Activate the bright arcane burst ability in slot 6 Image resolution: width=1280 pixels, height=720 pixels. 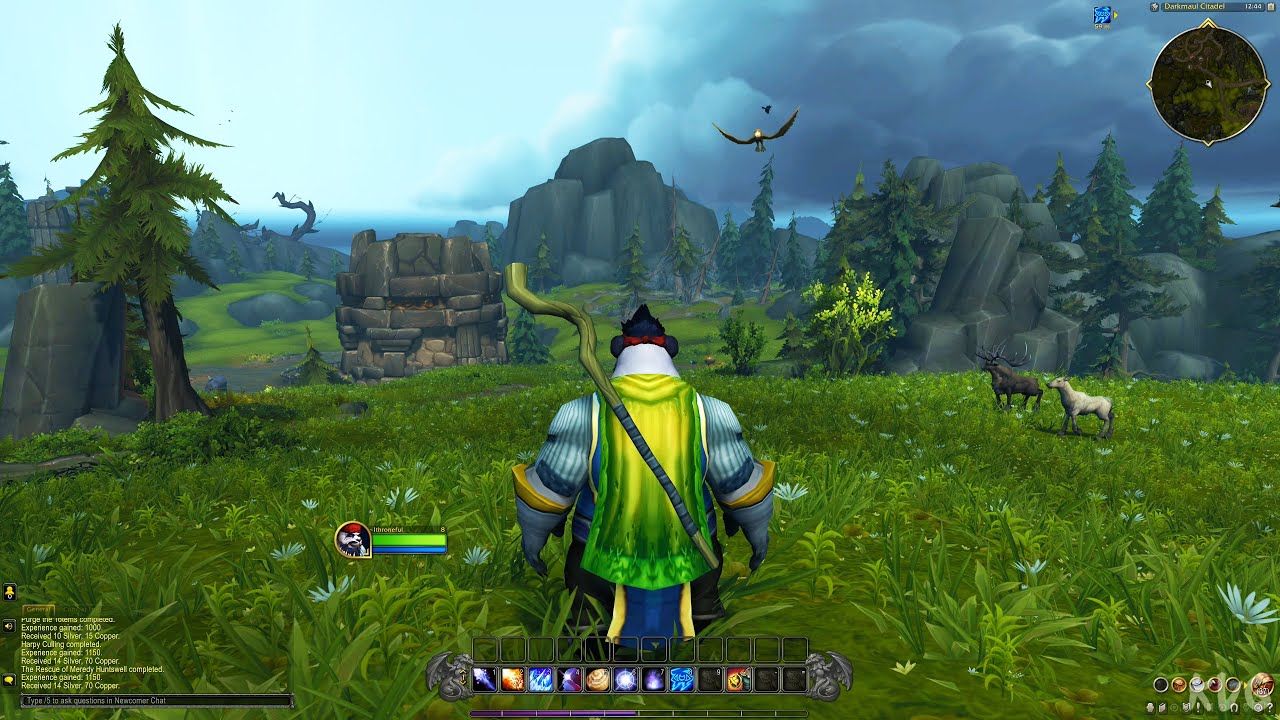point(626,680)
